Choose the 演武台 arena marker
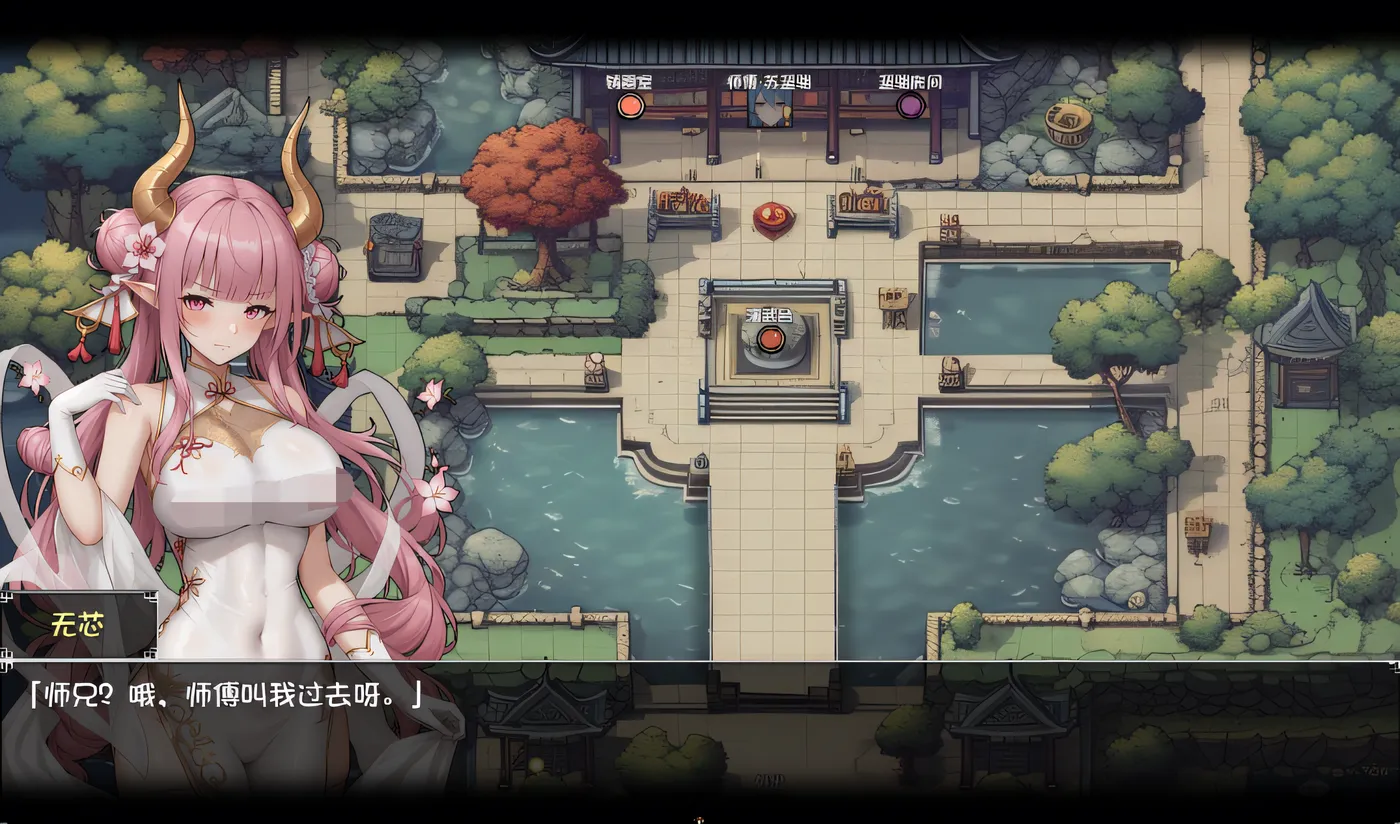The width and height of the screenshot is (1400, 824). pos(769,339)
